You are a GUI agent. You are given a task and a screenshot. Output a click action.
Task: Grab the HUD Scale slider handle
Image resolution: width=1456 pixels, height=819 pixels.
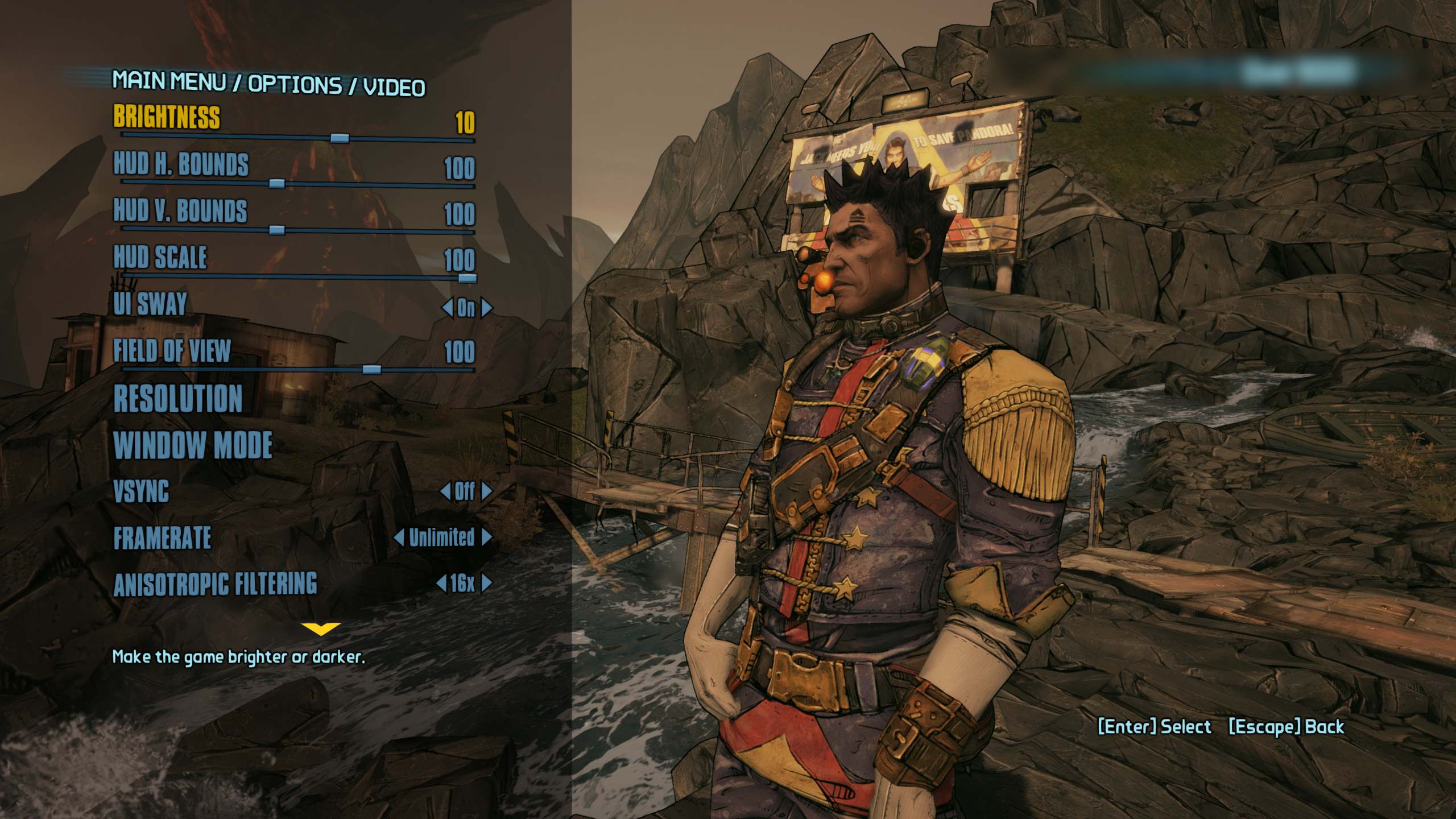[467, 278]
